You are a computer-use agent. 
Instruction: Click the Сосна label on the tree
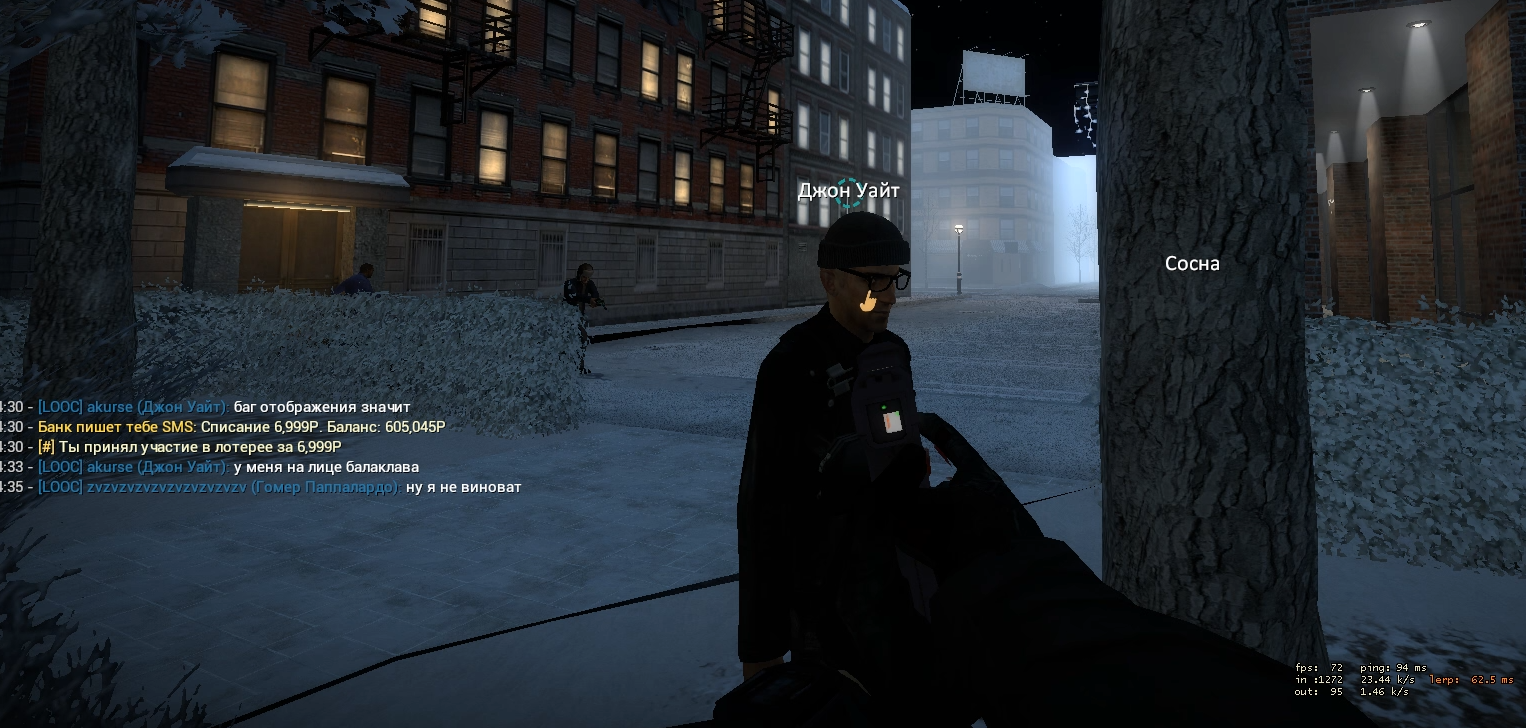(1192, 263)
